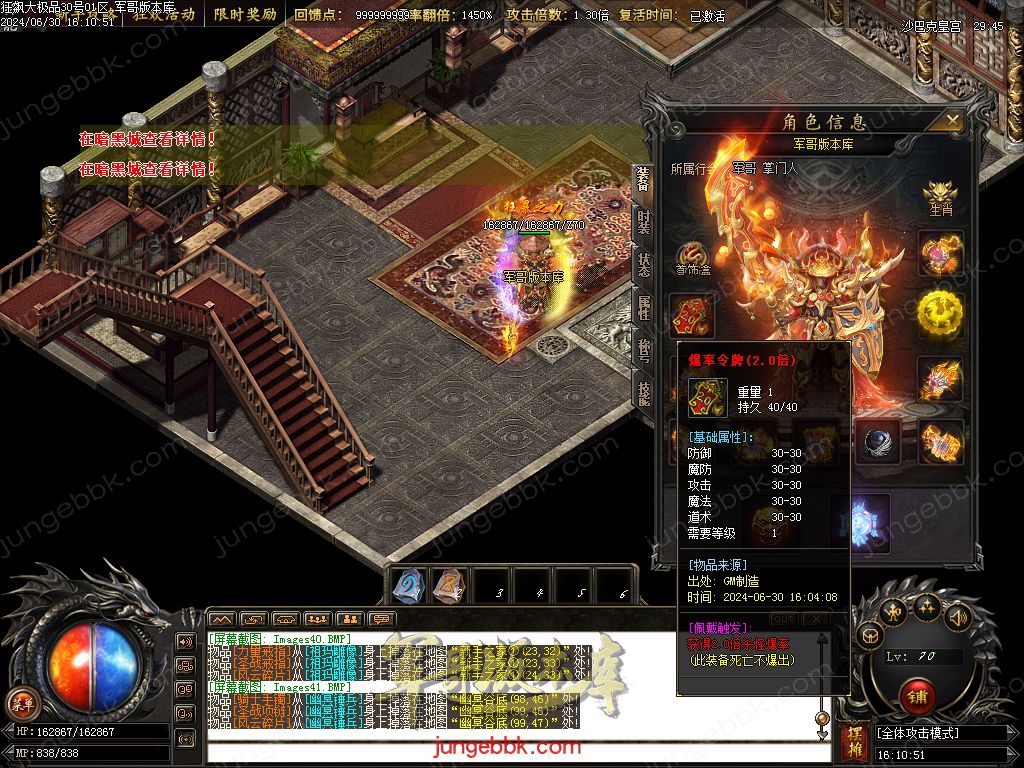This screenshot has width=1024, height=768.
Task: Open the 首饰盒 jewelry box
Action: pos(692,259)
